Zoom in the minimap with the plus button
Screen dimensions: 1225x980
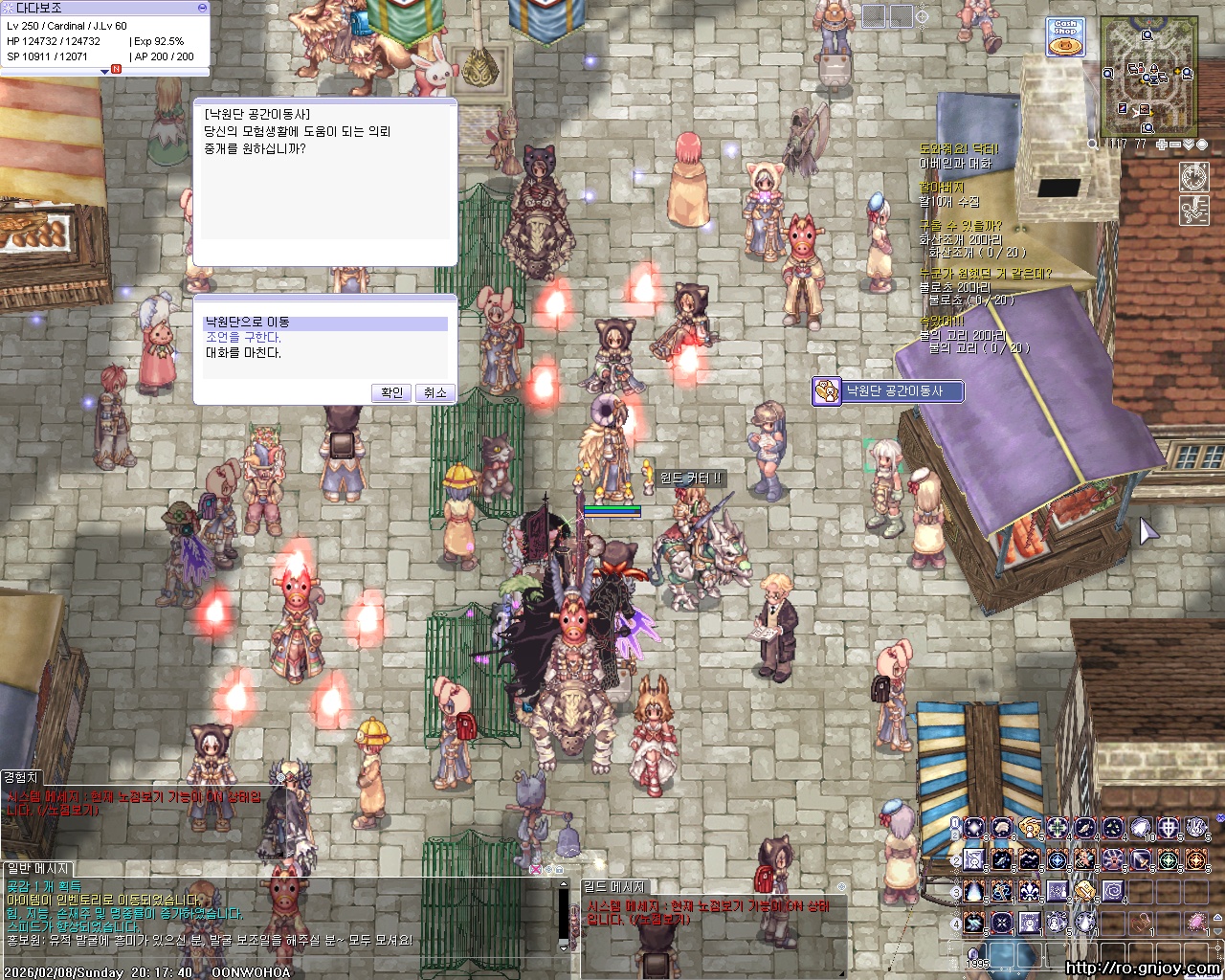click(x=1162, y=145)
